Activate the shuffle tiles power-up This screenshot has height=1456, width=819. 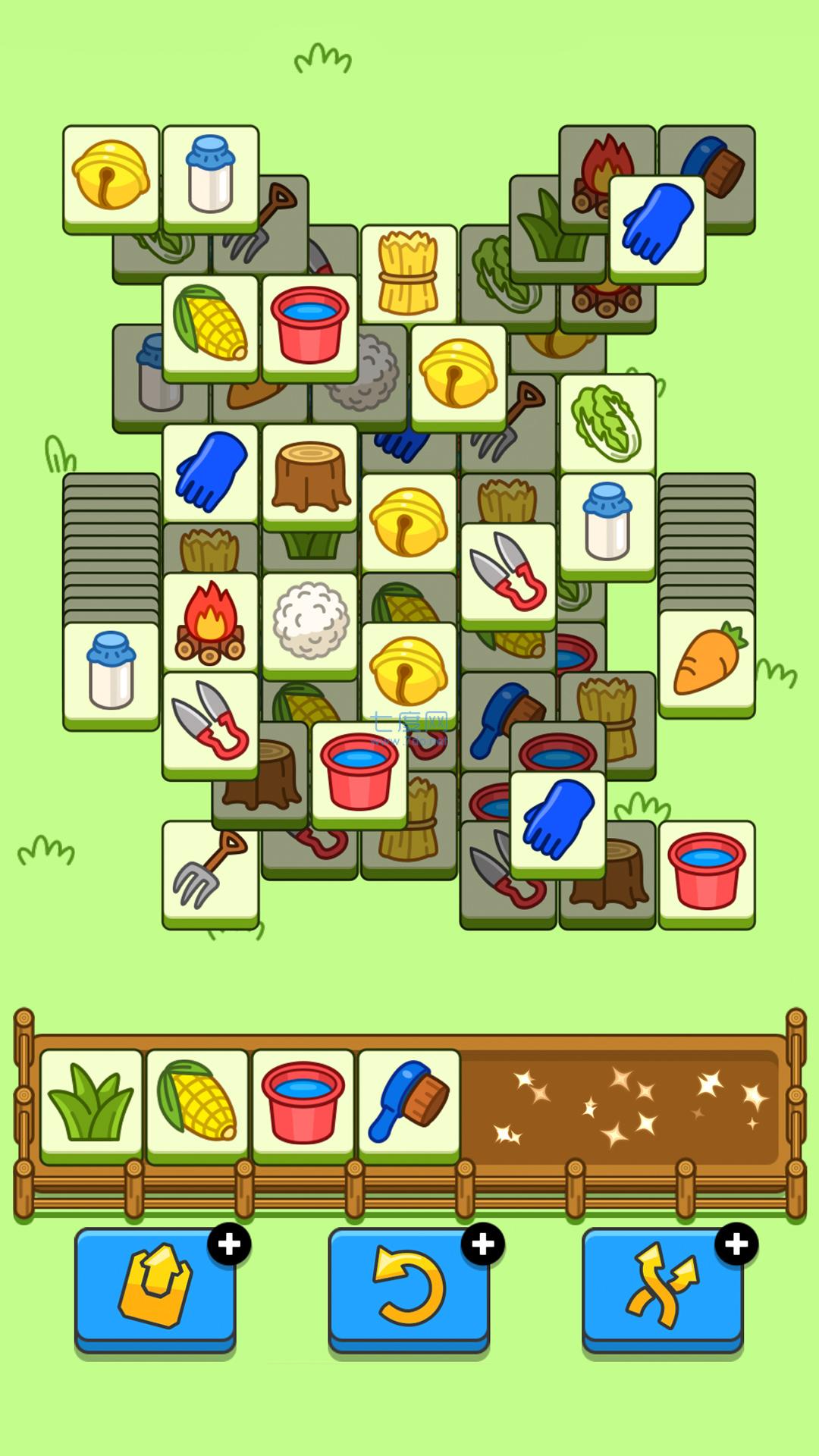click(662, 1288)
